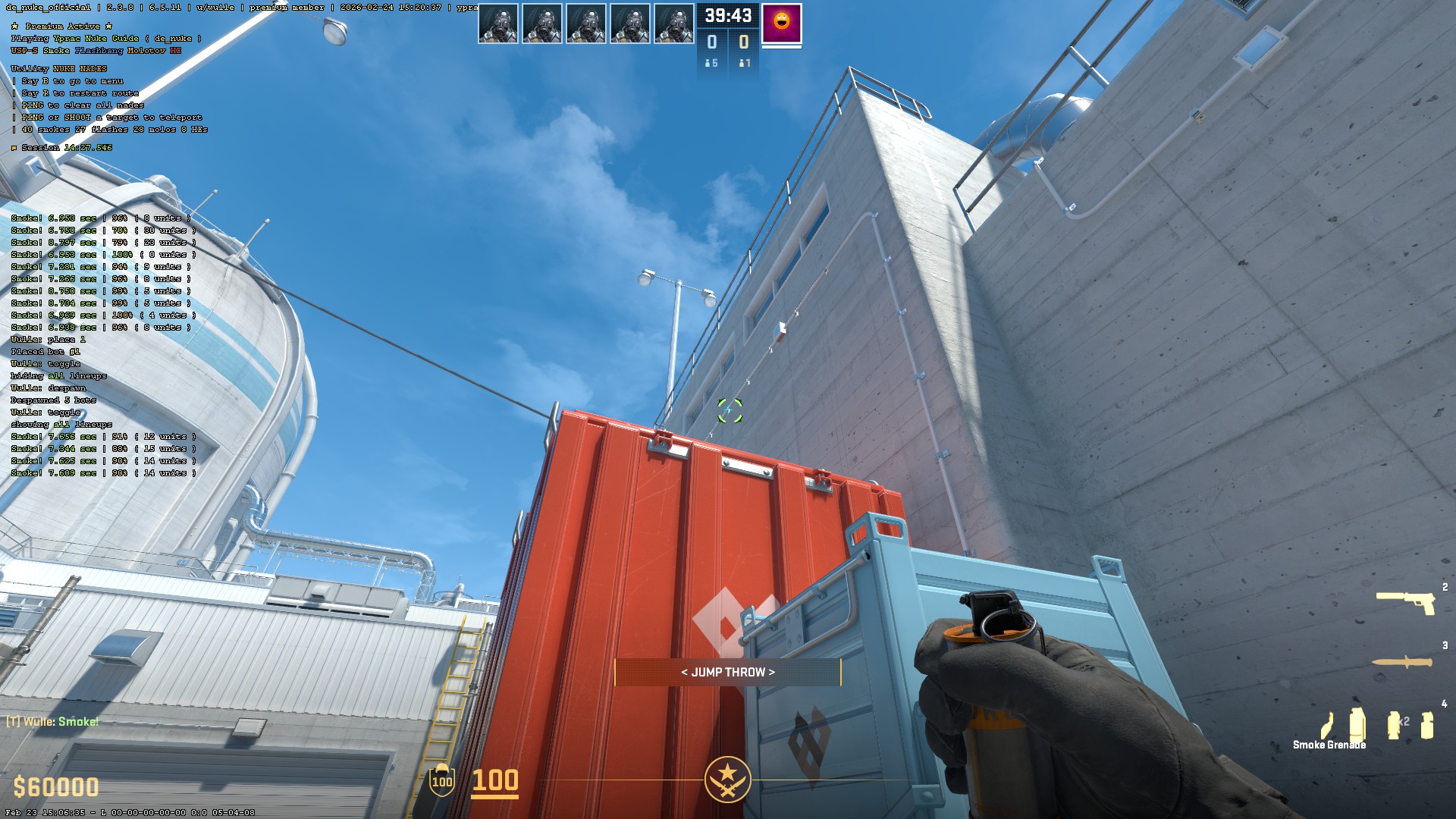Click the T team count icon showing 1
The height and width of the screenshot is (819, 1456).
(x=744, y=64)
